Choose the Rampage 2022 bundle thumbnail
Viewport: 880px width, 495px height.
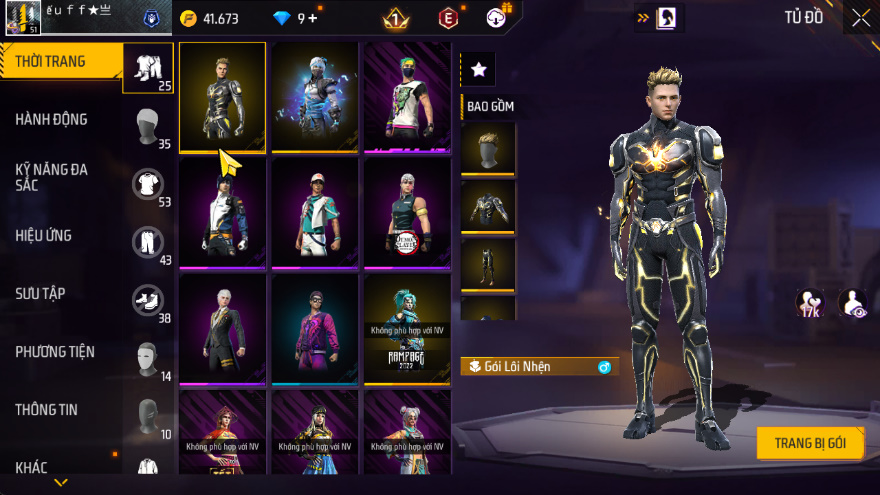pos(407,329)
